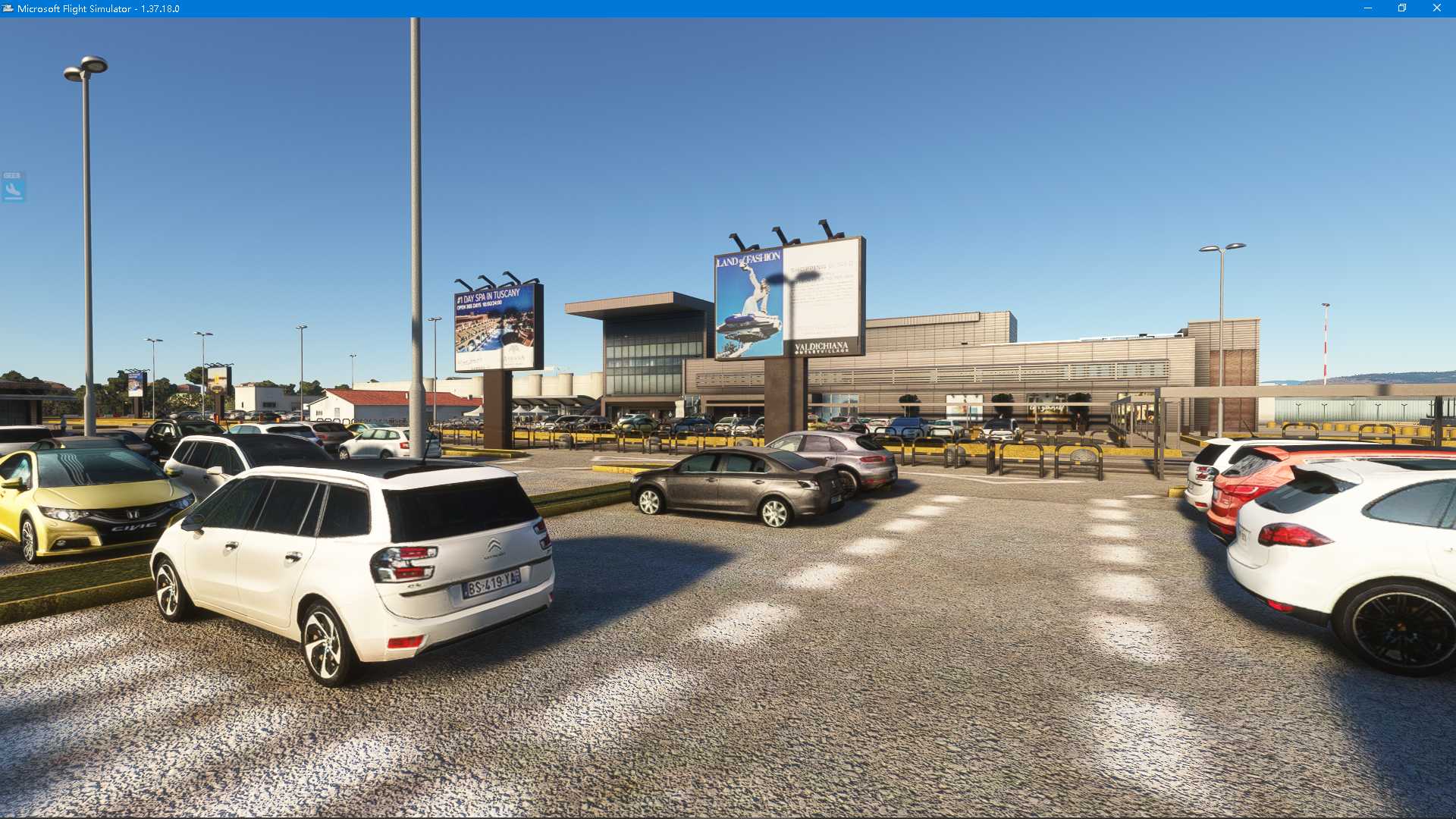Close the Microsoft Flight Simulator window
This screenshot has height=819, width=1456.
click(x=1436, y=8)
